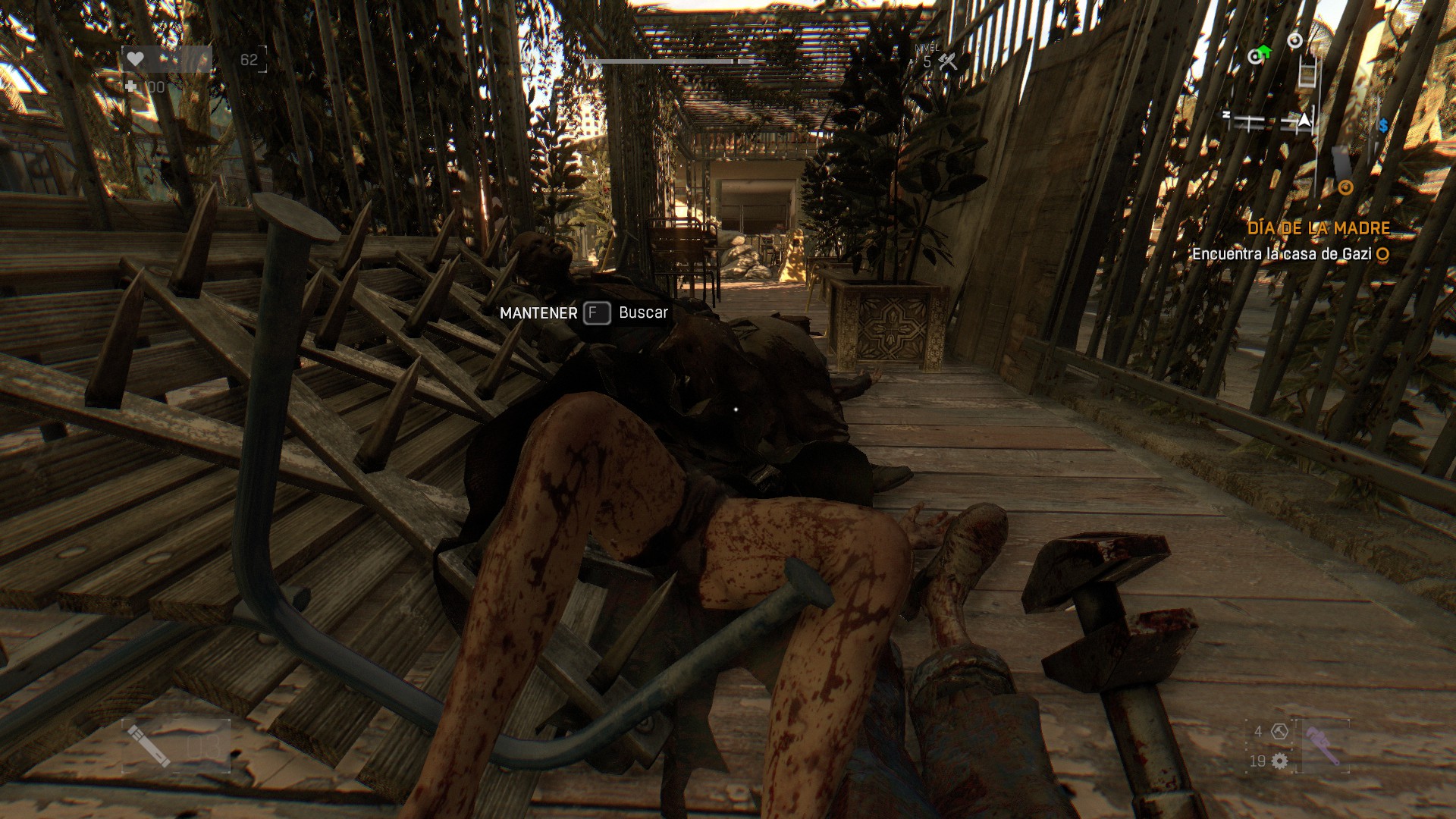Select the throwable item slot

coord(175,745)
